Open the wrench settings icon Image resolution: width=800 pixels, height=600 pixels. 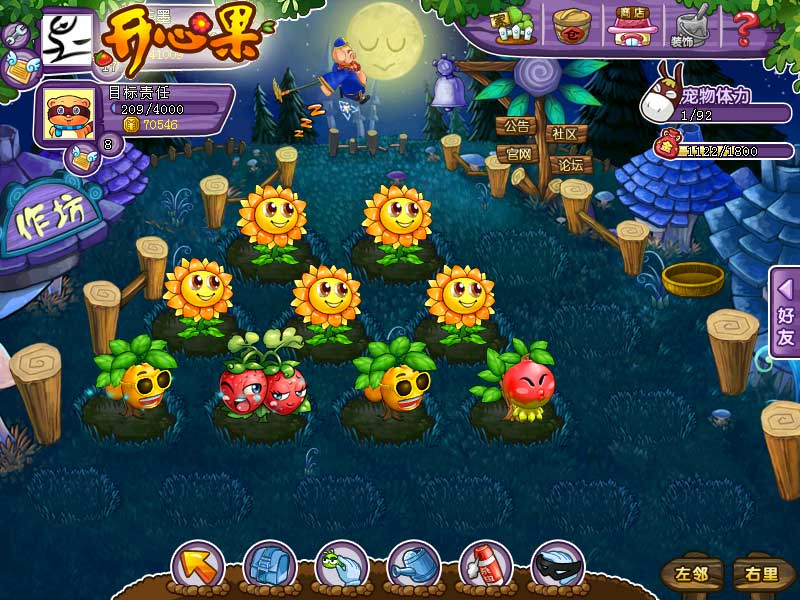(16, 36)
